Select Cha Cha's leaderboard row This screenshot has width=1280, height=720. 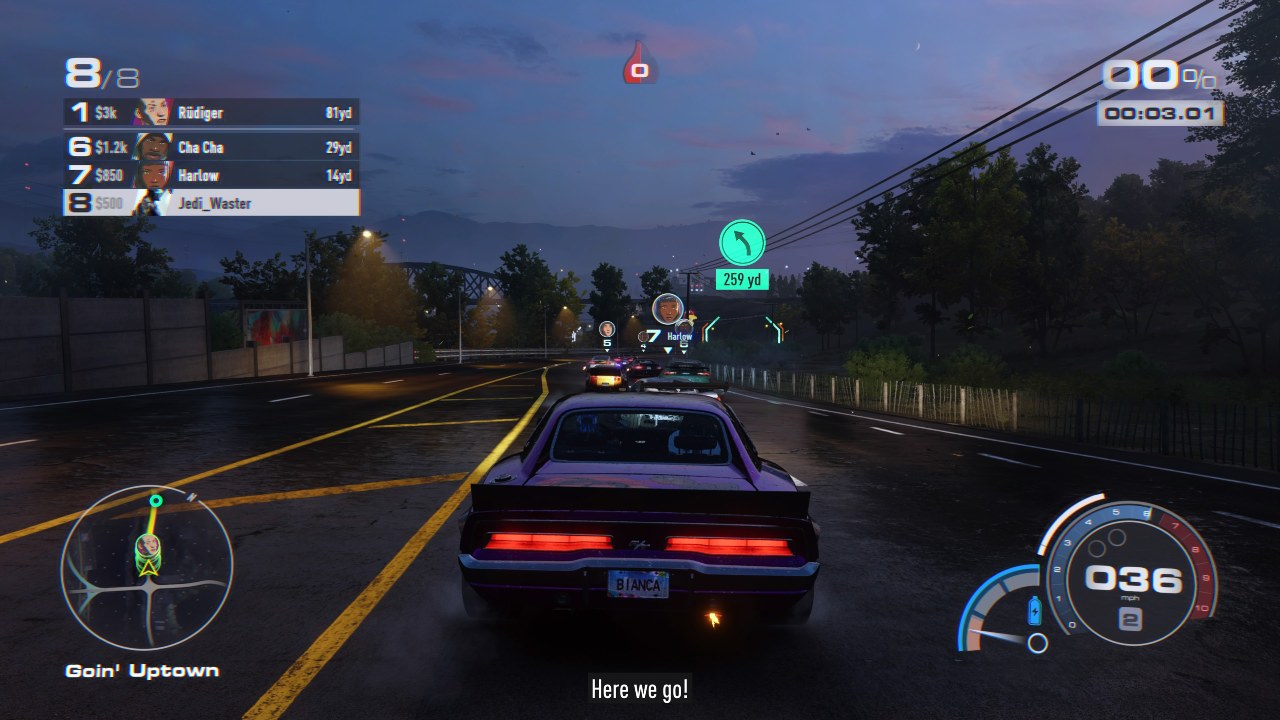tap(211, 147)
